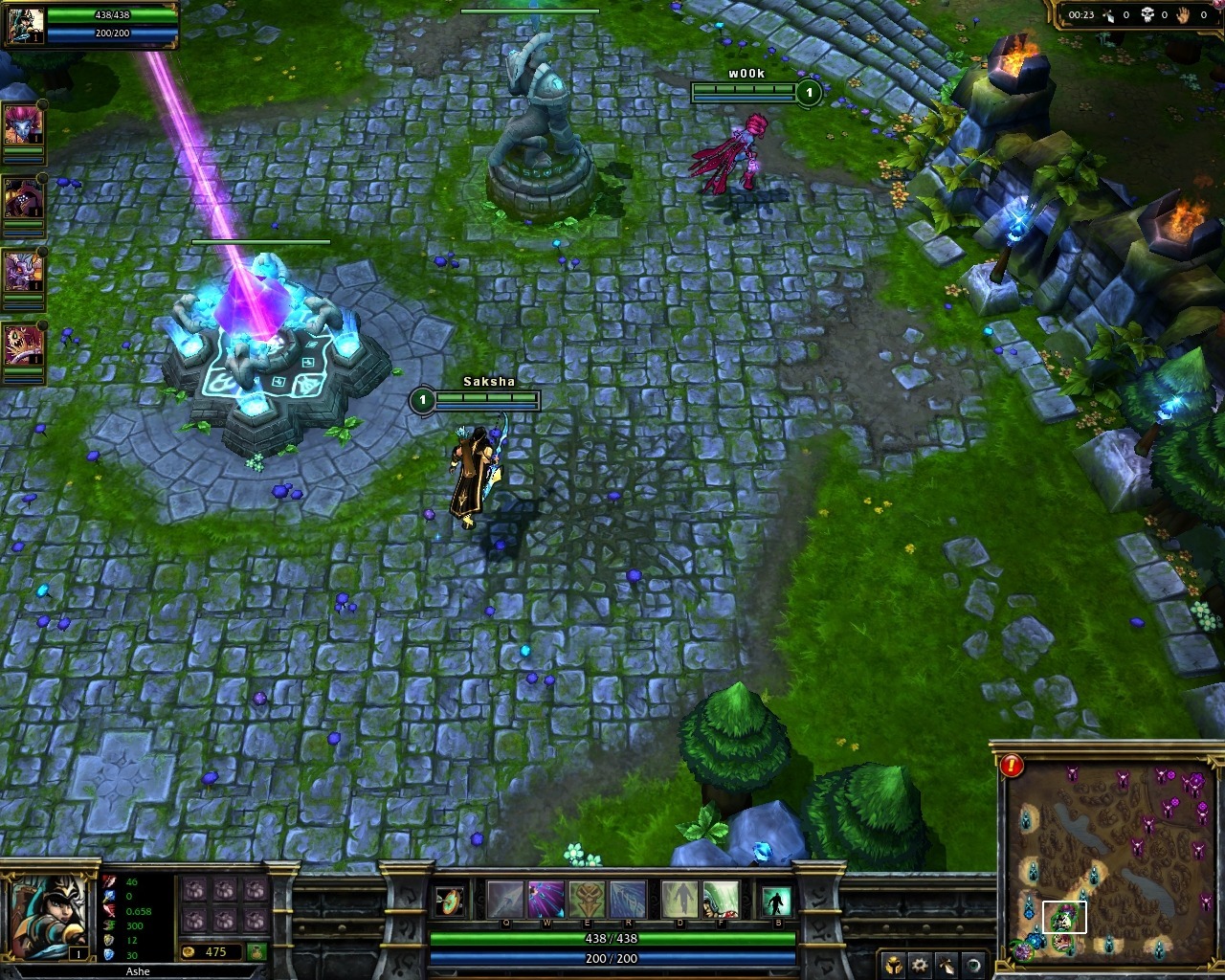Cast Volley with the W ability icon
The image size is (1225, 980).
(x=545, y=901)
